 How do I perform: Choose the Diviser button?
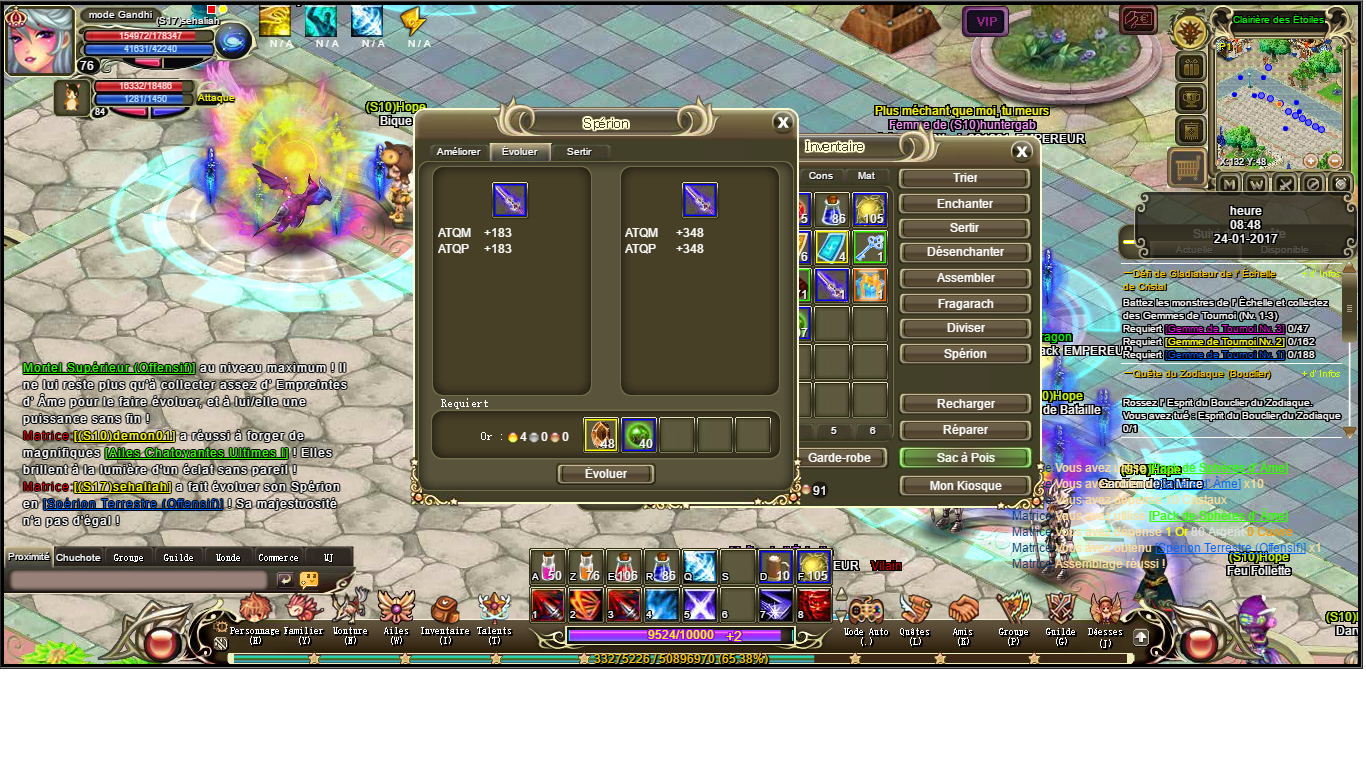pos(964,327)
